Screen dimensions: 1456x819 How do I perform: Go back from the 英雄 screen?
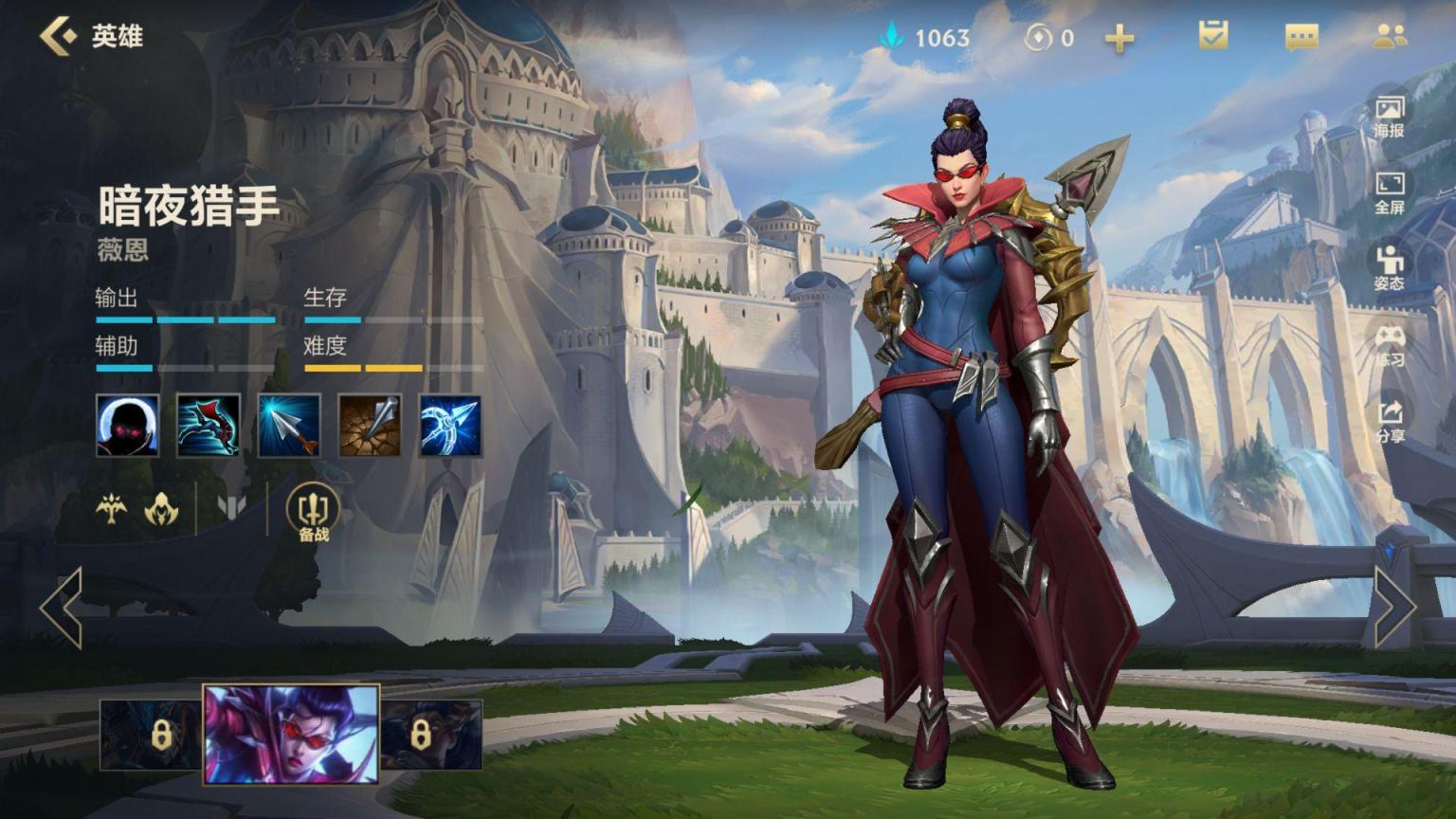coord(59,36)
